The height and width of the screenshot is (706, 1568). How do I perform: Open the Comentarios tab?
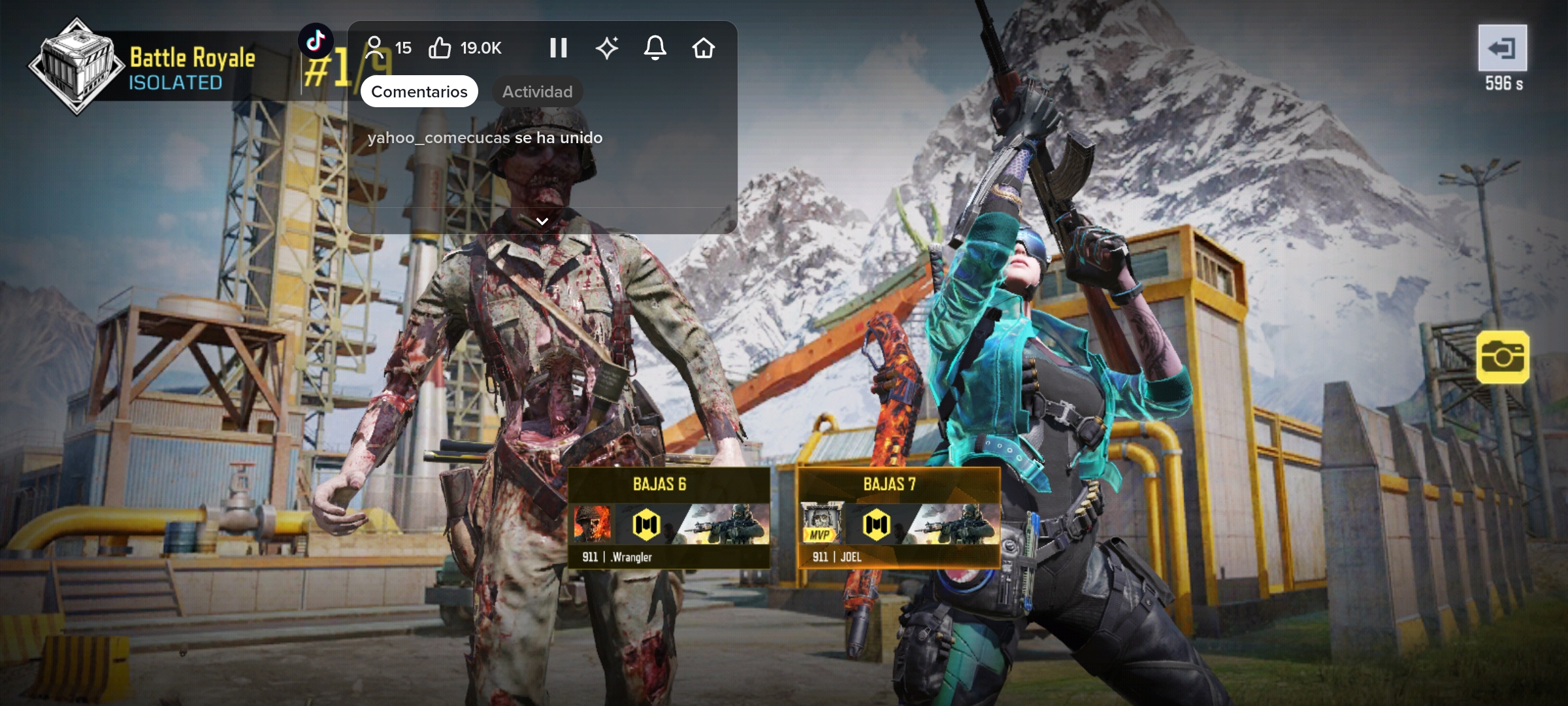[x=419, y=92]
